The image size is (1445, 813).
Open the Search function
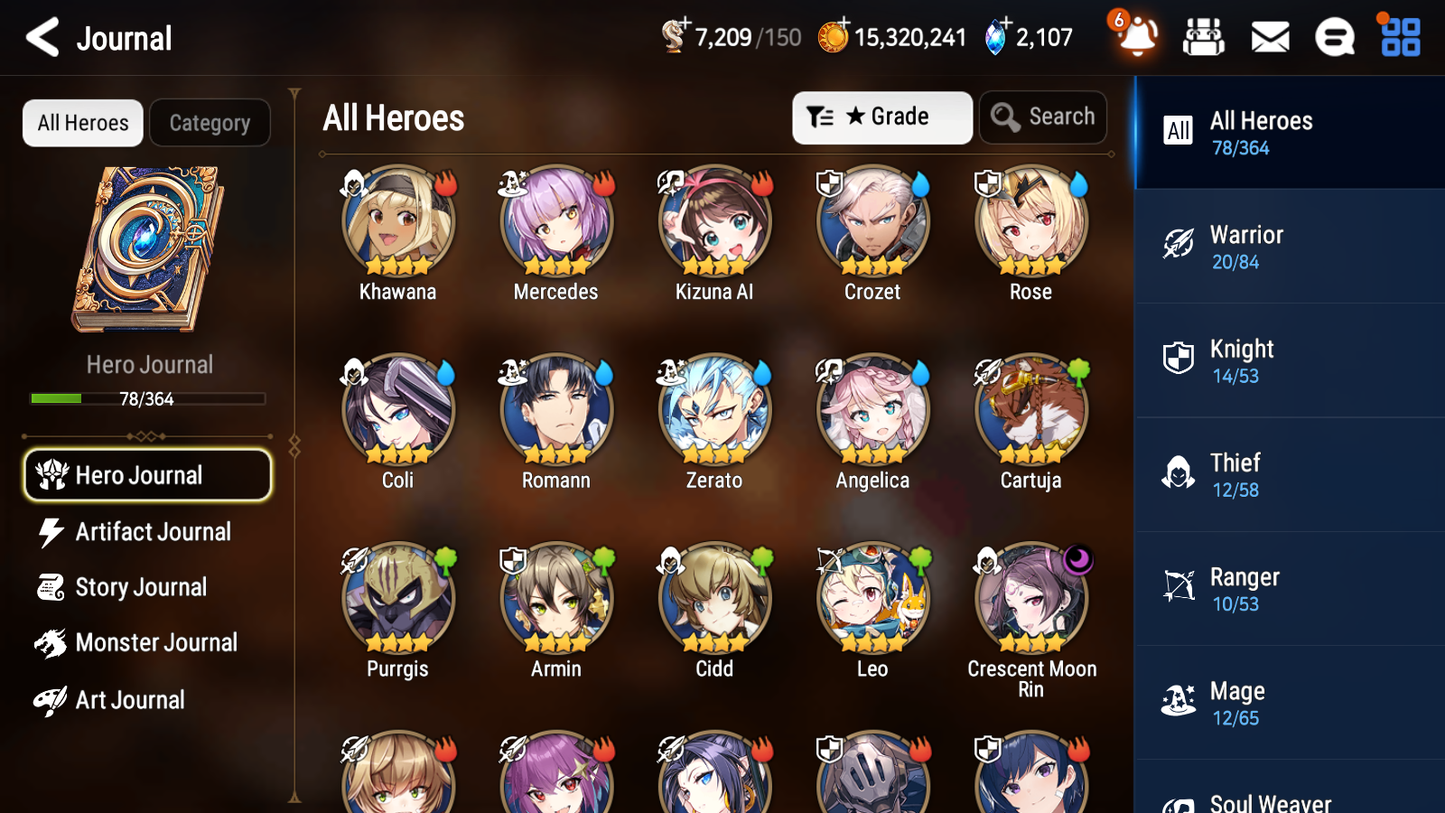click(1043, 117)
